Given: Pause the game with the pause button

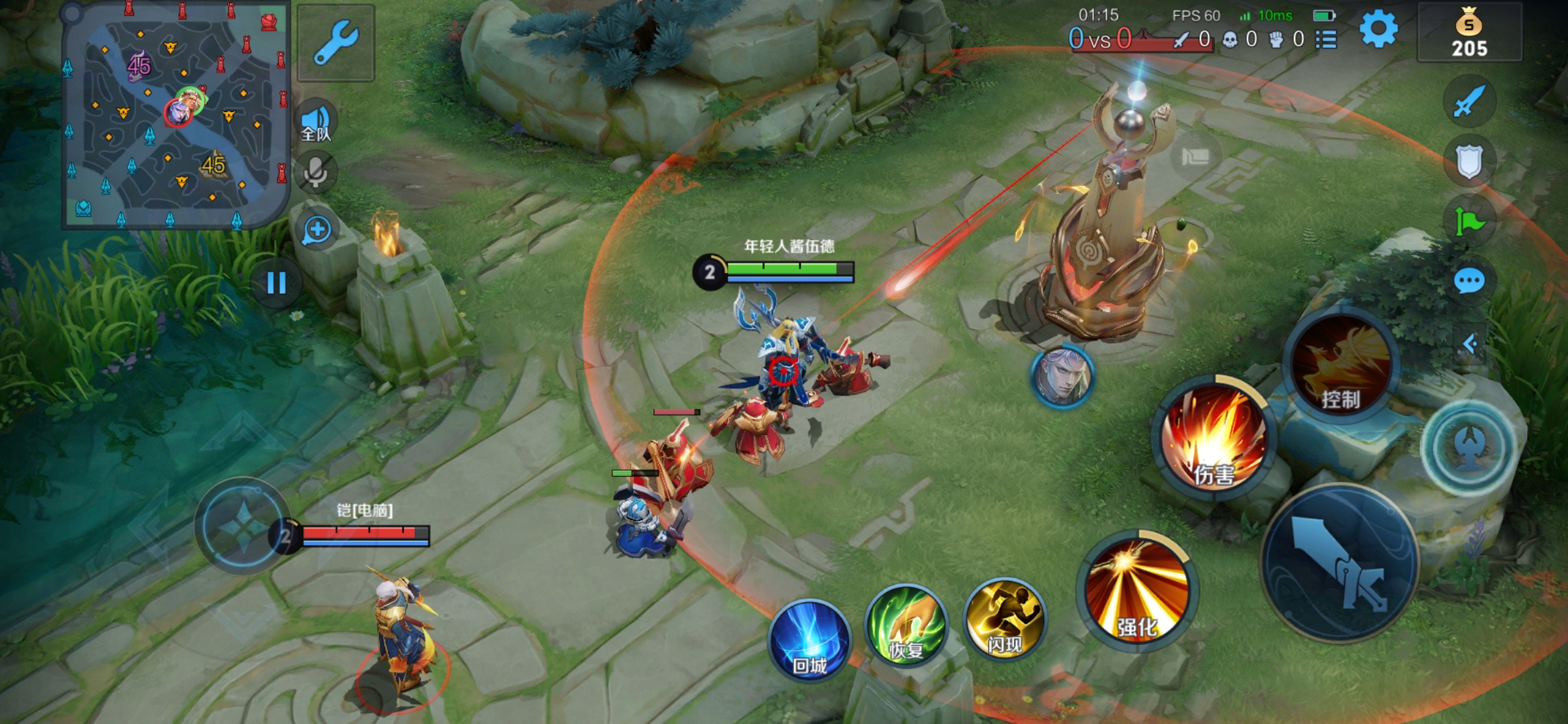Looking at the screenshot, I should pos(276,283).
